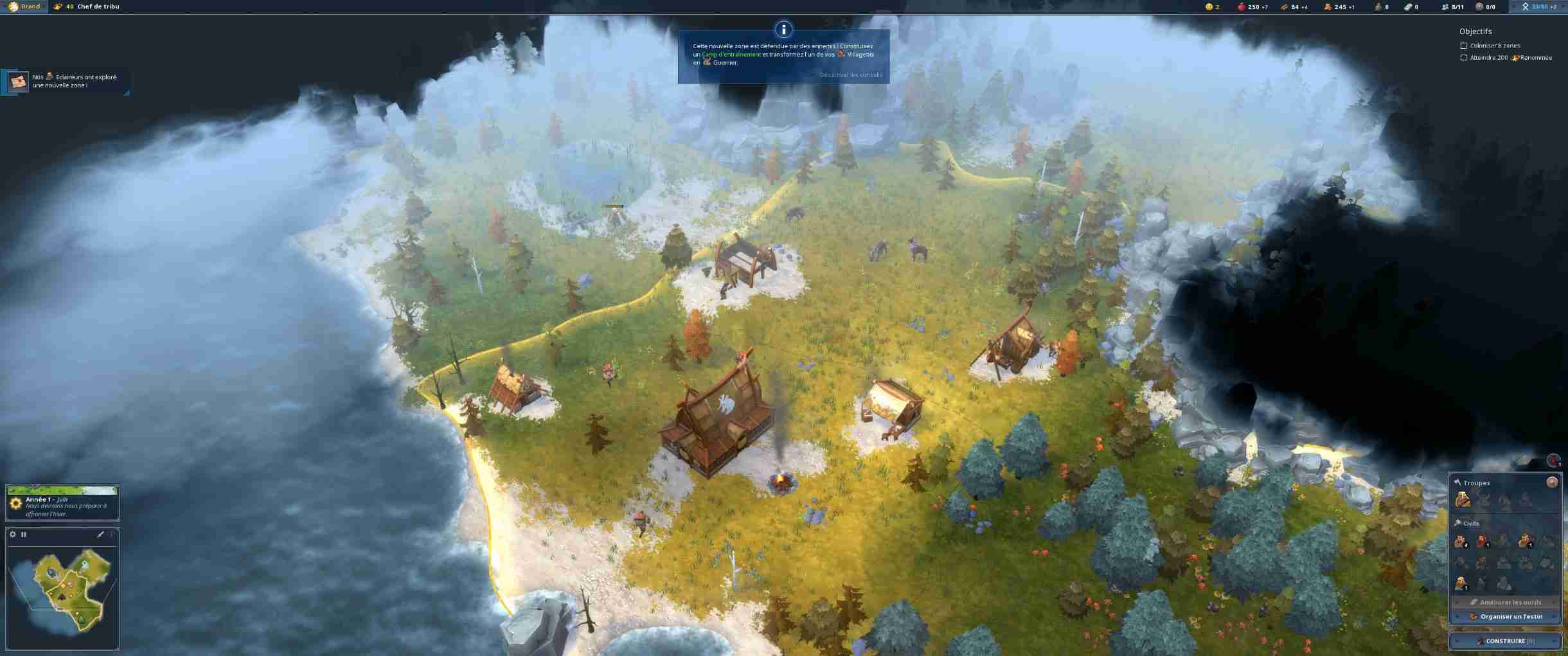1568x656 pixels.
Task: Select the warrior portrait under Troupes
Action: point(1462,500)
